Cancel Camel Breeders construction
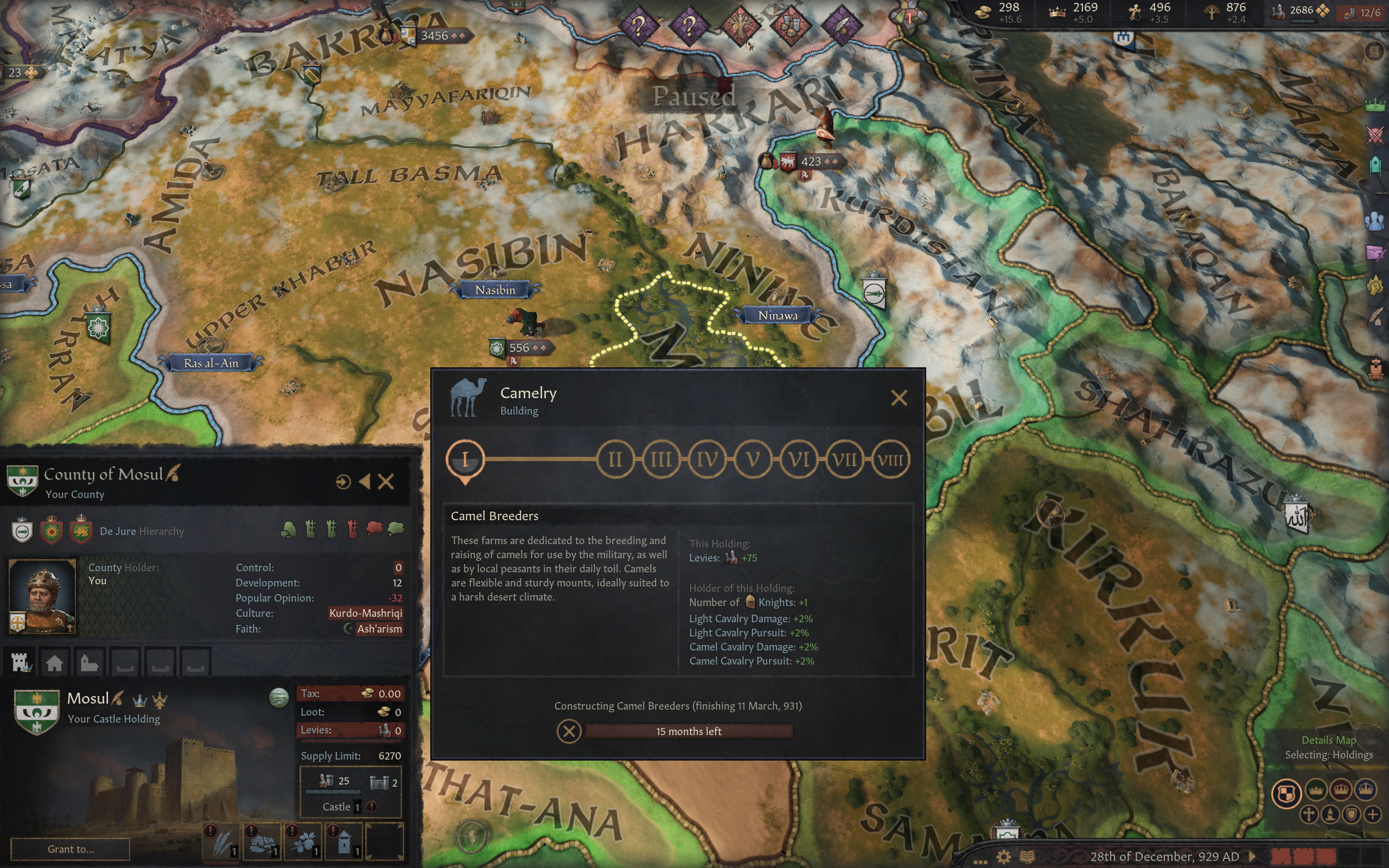The image size is (1389, 868). click(x=569, y=731)
